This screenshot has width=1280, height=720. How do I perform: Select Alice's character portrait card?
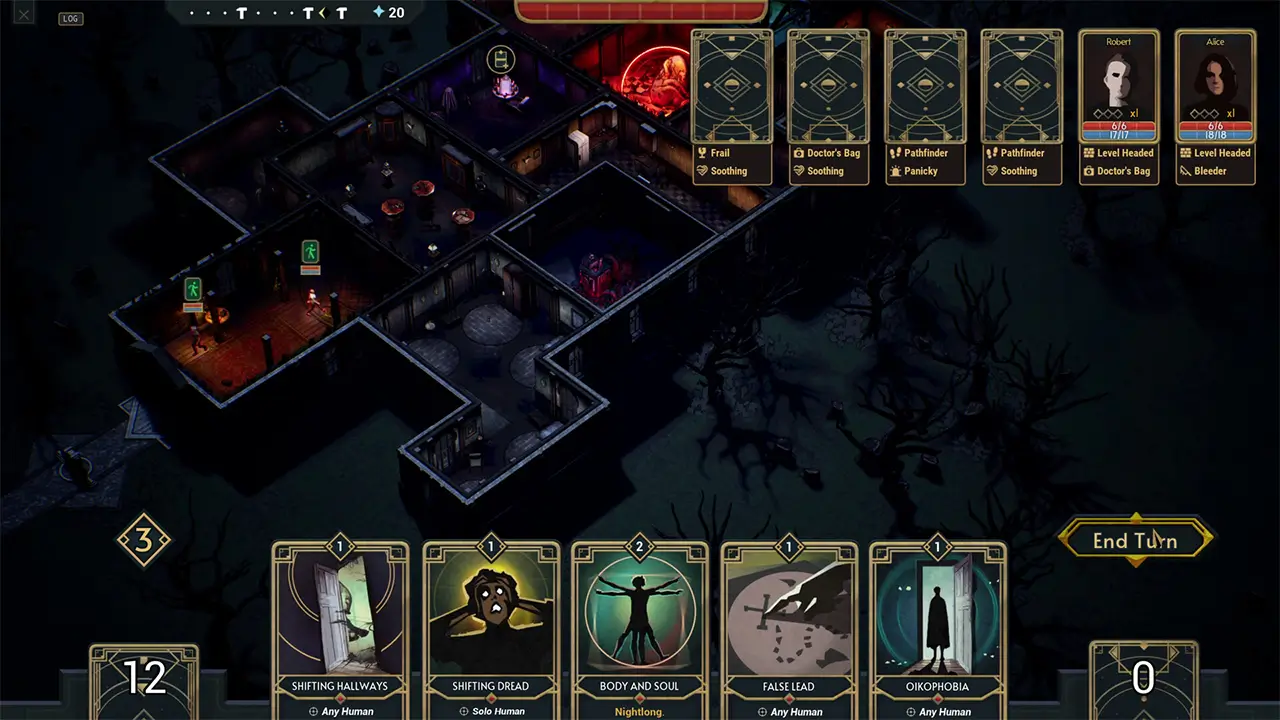point(1215,88)
